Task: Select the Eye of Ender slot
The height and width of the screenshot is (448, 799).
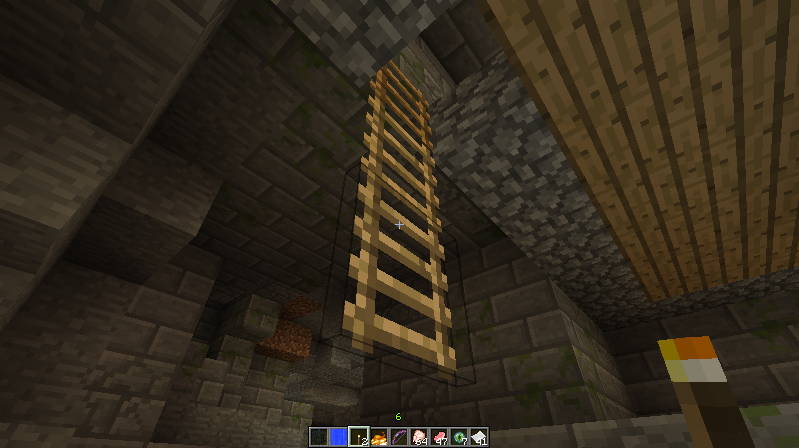Action: point(459,437)
